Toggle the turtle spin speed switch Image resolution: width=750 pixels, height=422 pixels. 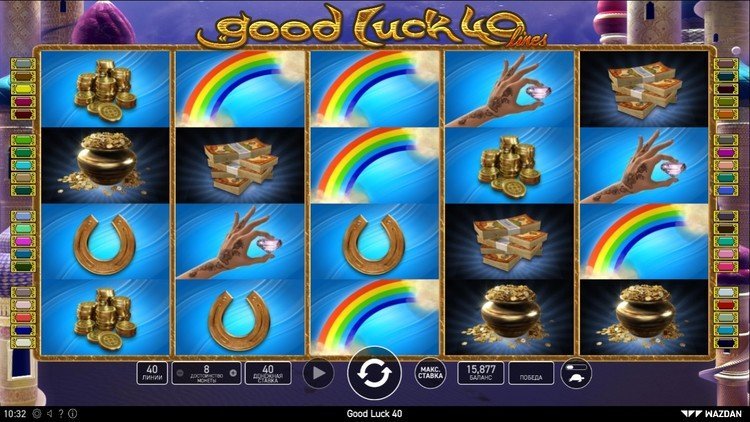pyautogui.click(x=577, y=374)
